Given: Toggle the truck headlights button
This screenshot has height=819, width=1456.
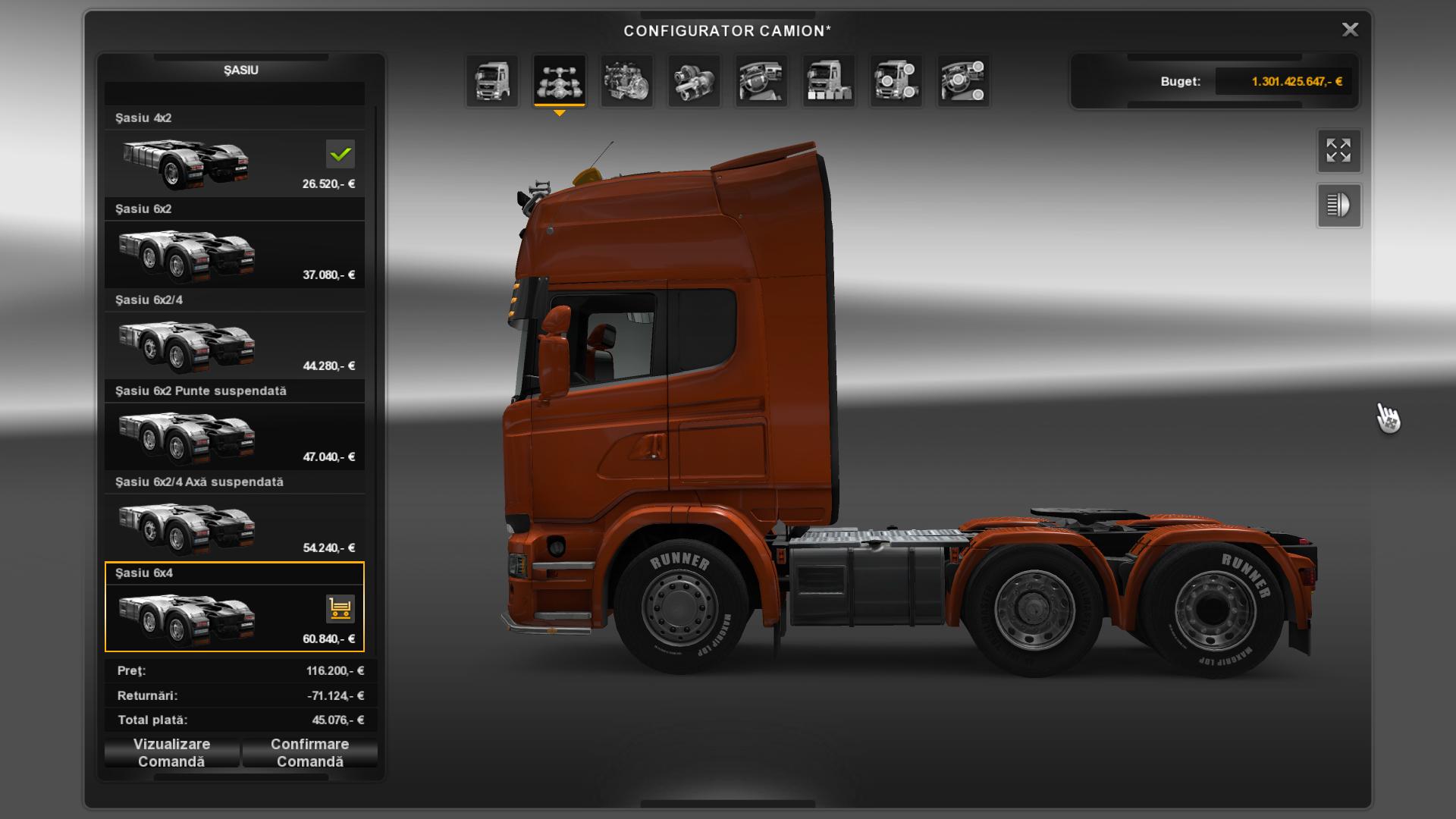Looking at the screenshot, I should 1338,206.
